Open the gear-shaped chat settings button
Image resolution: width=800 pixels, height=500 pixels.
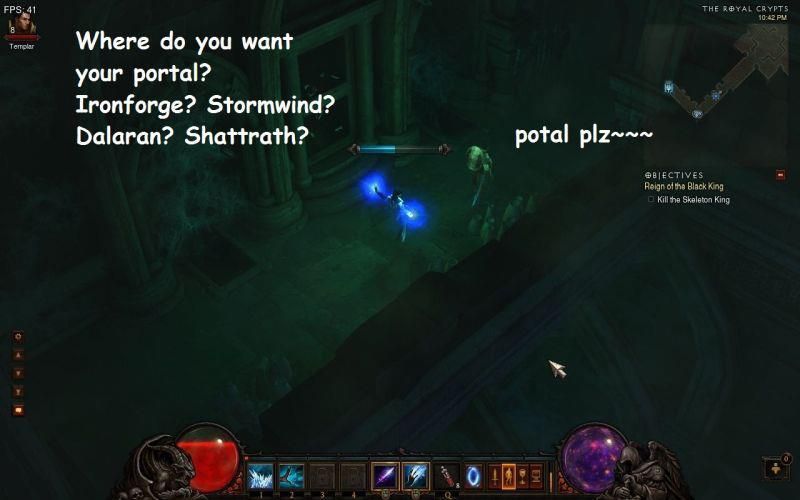click(x=18, y=337)
